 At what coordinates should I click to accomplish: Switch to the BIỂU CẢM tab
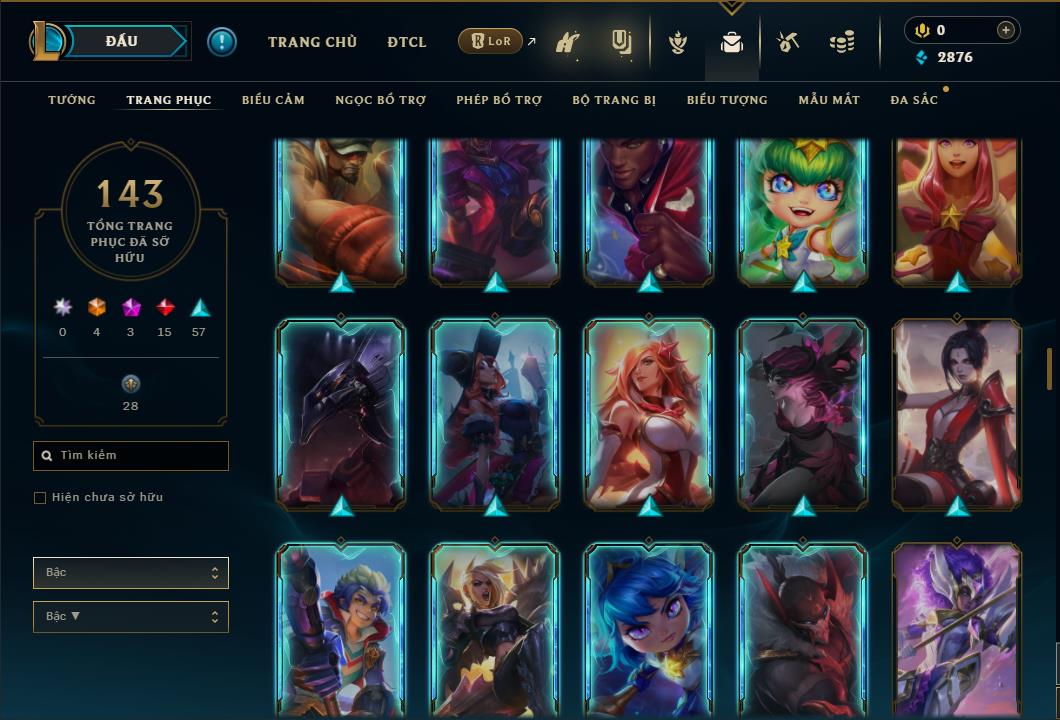[x=273, y=100]
